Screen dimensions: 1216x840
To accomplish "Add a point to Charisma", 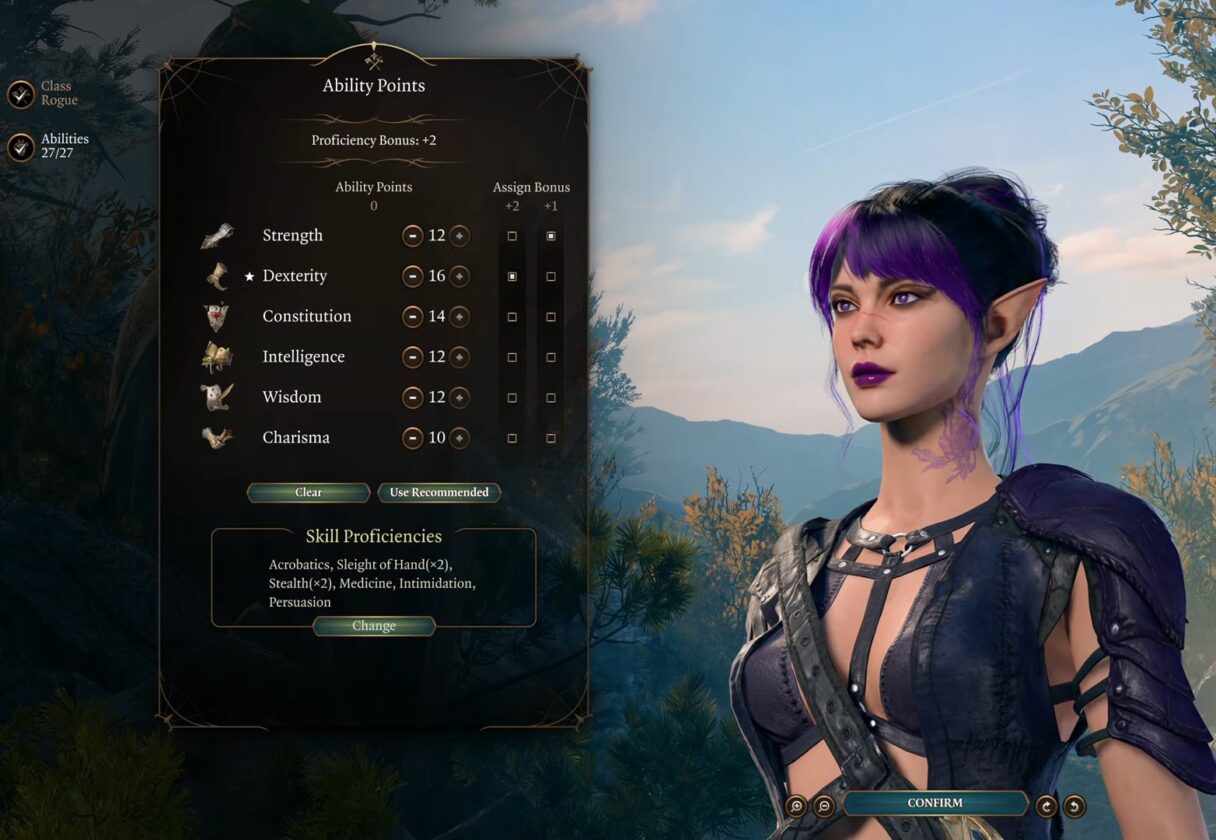I will click(459, 438).
